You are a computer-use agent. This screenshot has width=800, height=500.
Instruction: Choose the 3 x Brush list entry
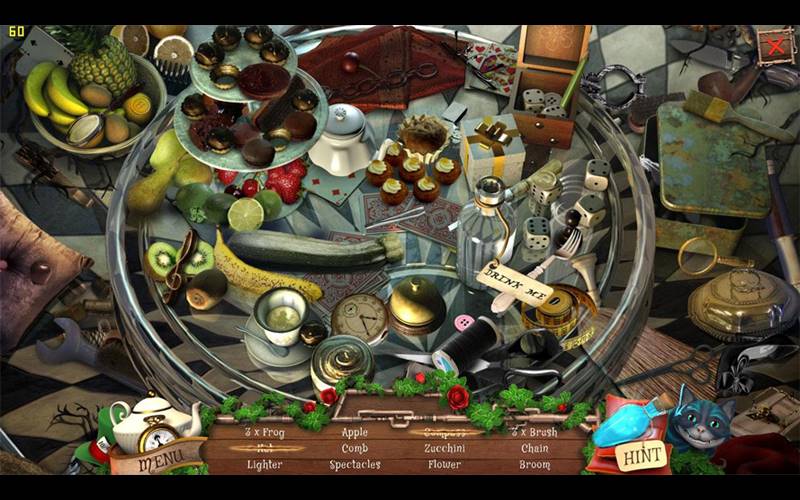coord(534,433)
